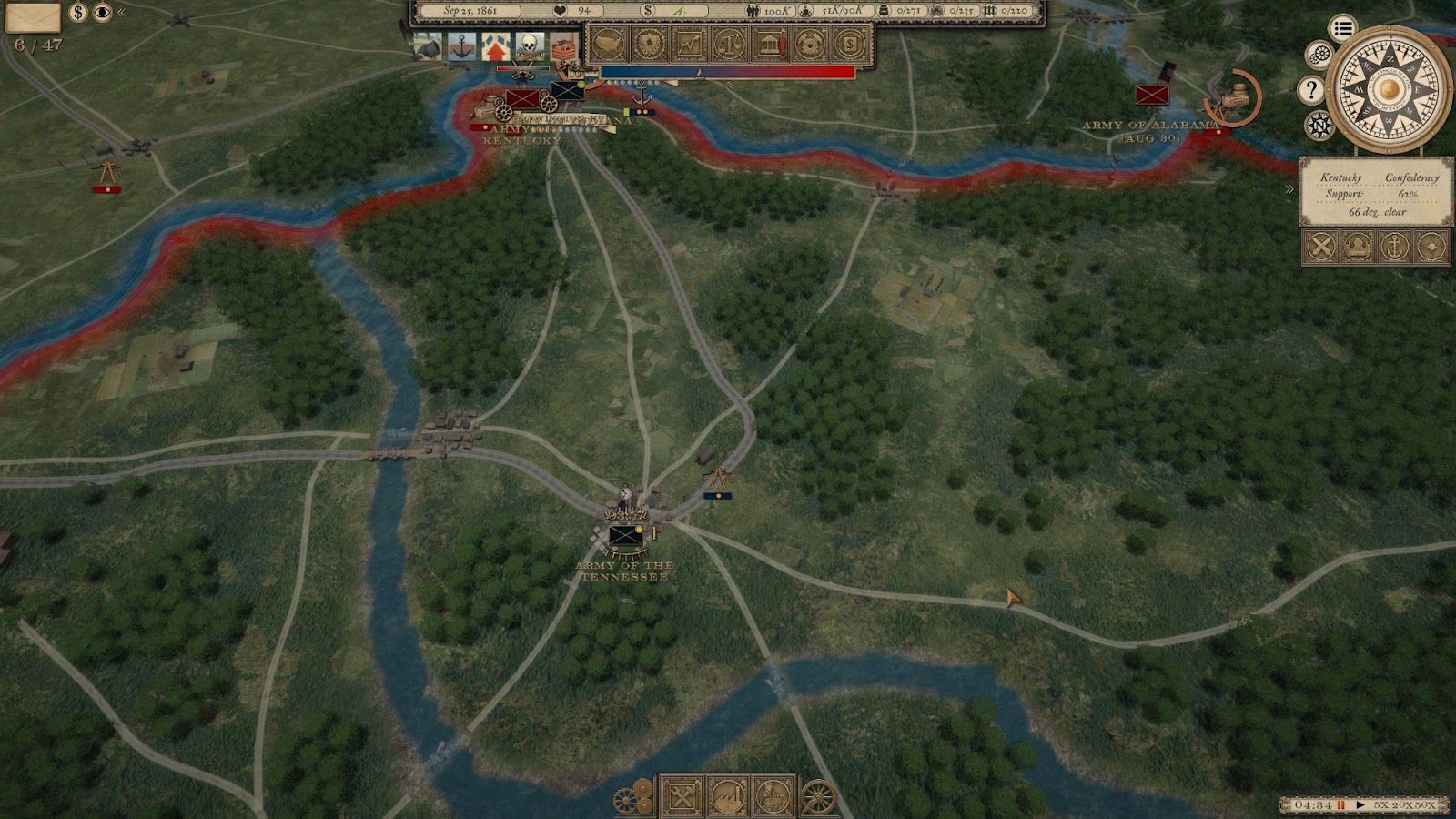Image resolution: width=1456 pixels, height=819 pixels.
Task: Pause the game with the red pause button
Action: pyautogui.click(x=1340, y=805)
